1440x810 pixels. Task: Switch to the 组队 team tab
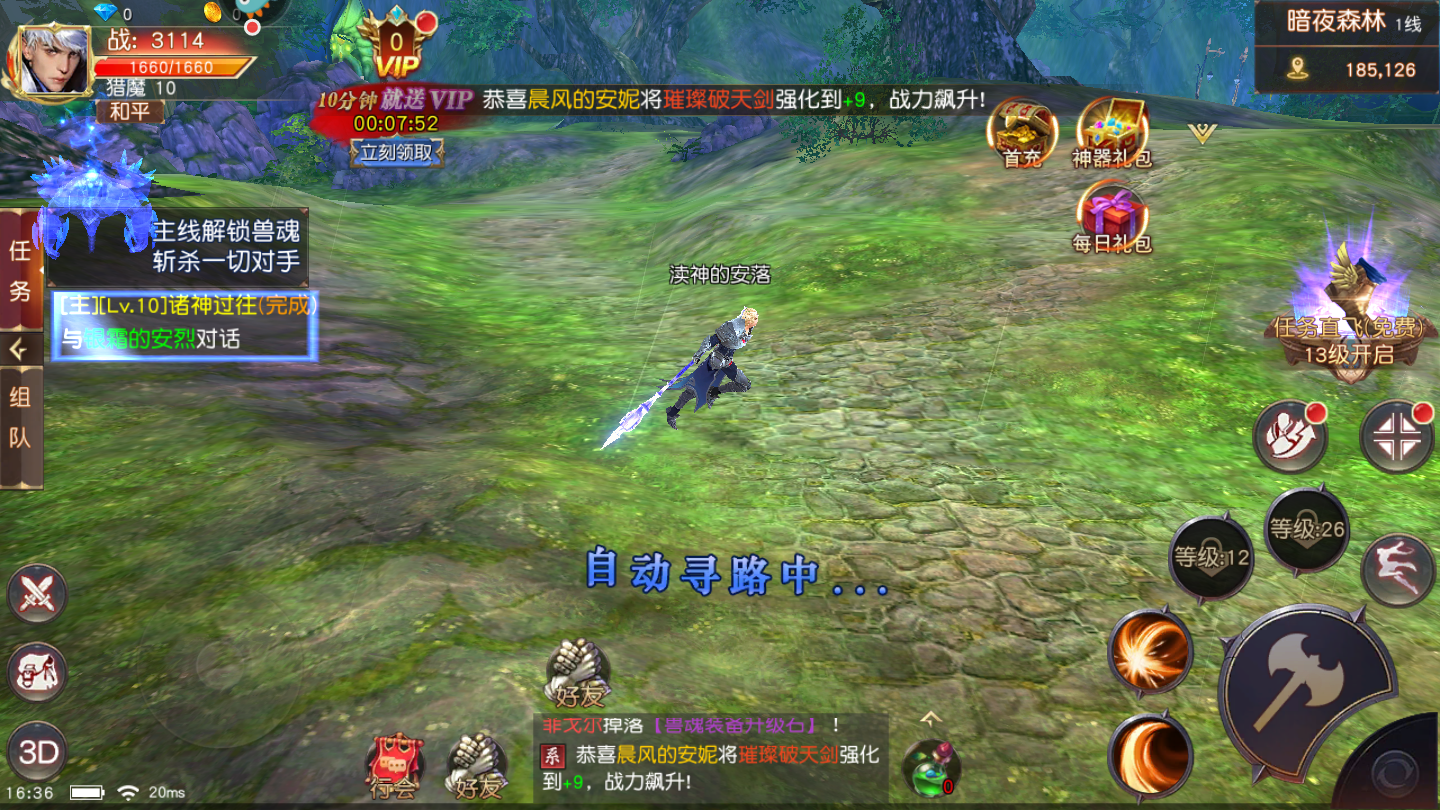[20, 418]
